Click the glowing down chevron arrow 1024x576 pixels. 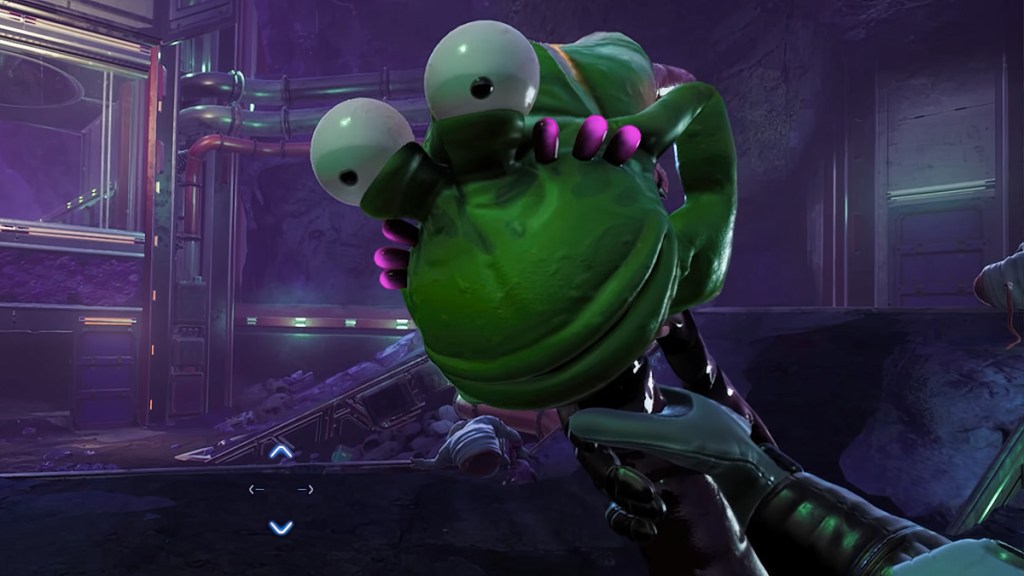click(x=282, y=526)
